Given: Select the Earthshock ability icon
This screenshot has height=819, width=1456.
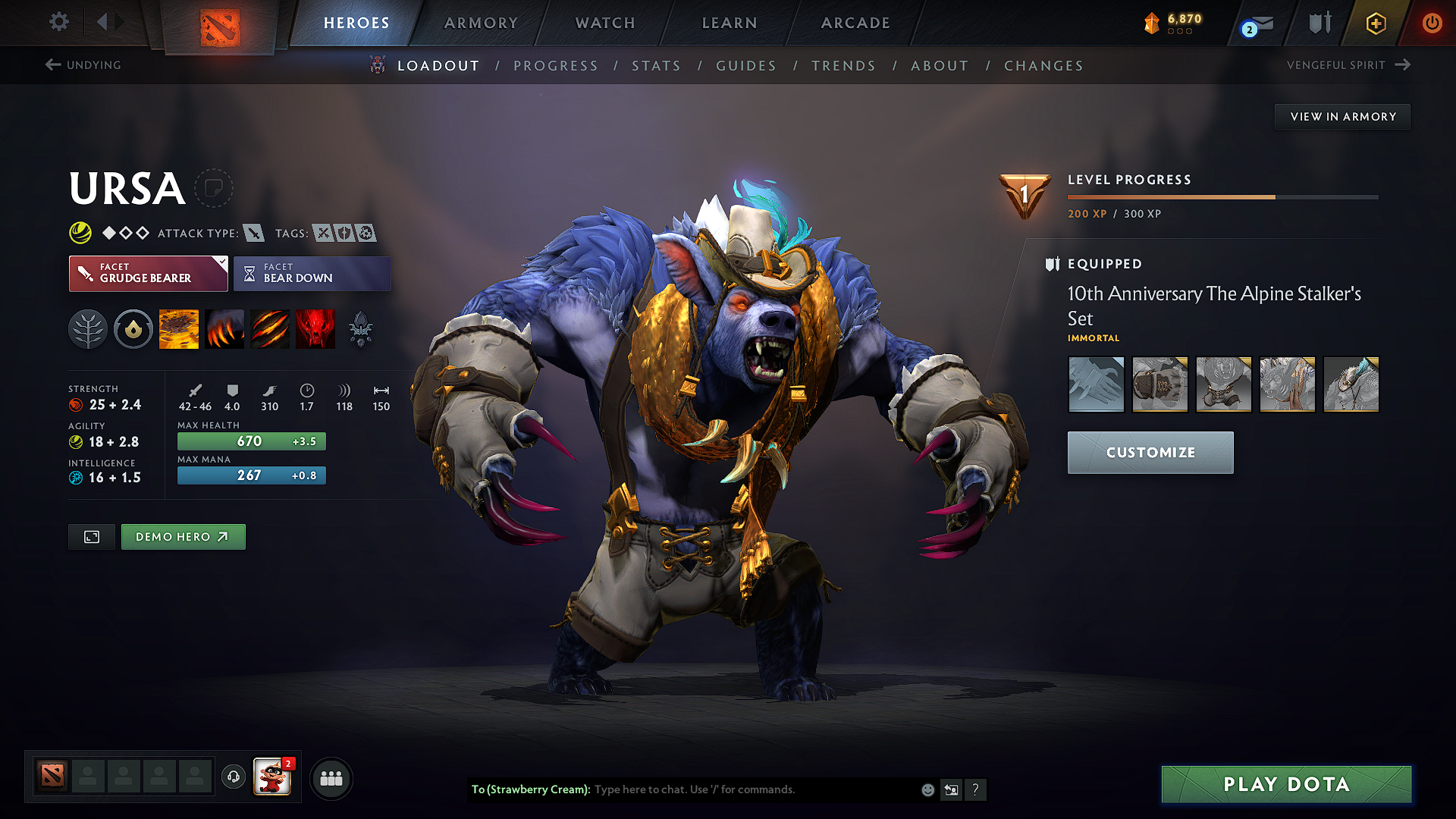Looking at the screenshot, I should [x=179, y=328].
